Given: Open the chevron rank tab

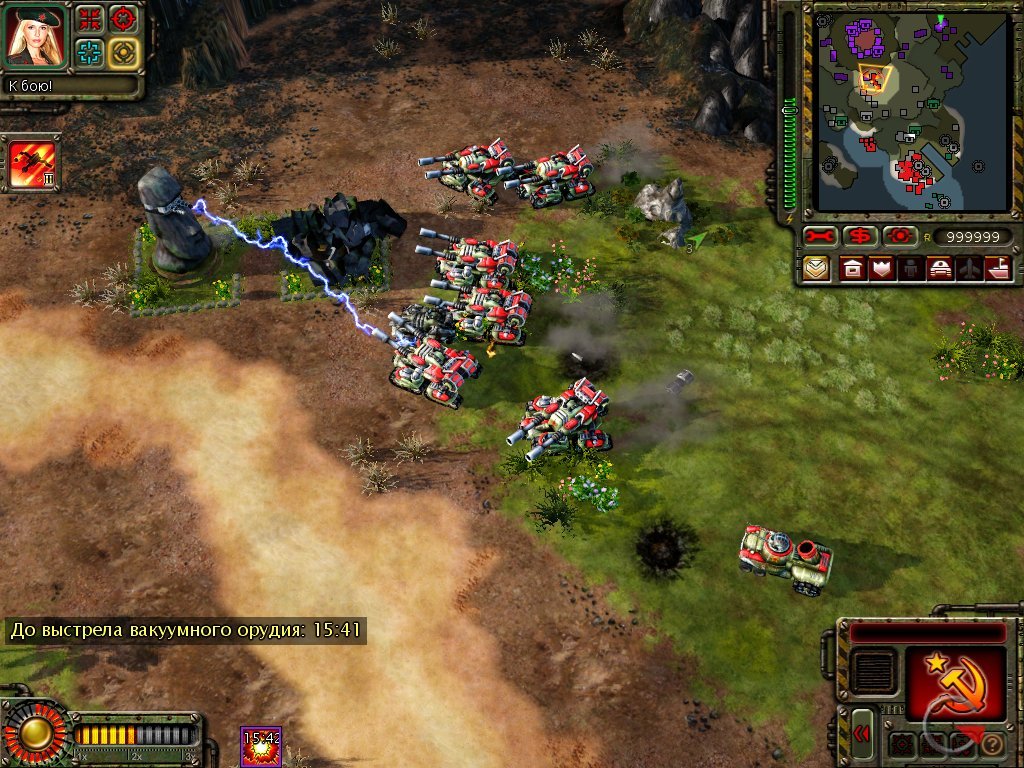Looking at the screenshot, I should tap(816, 269).
